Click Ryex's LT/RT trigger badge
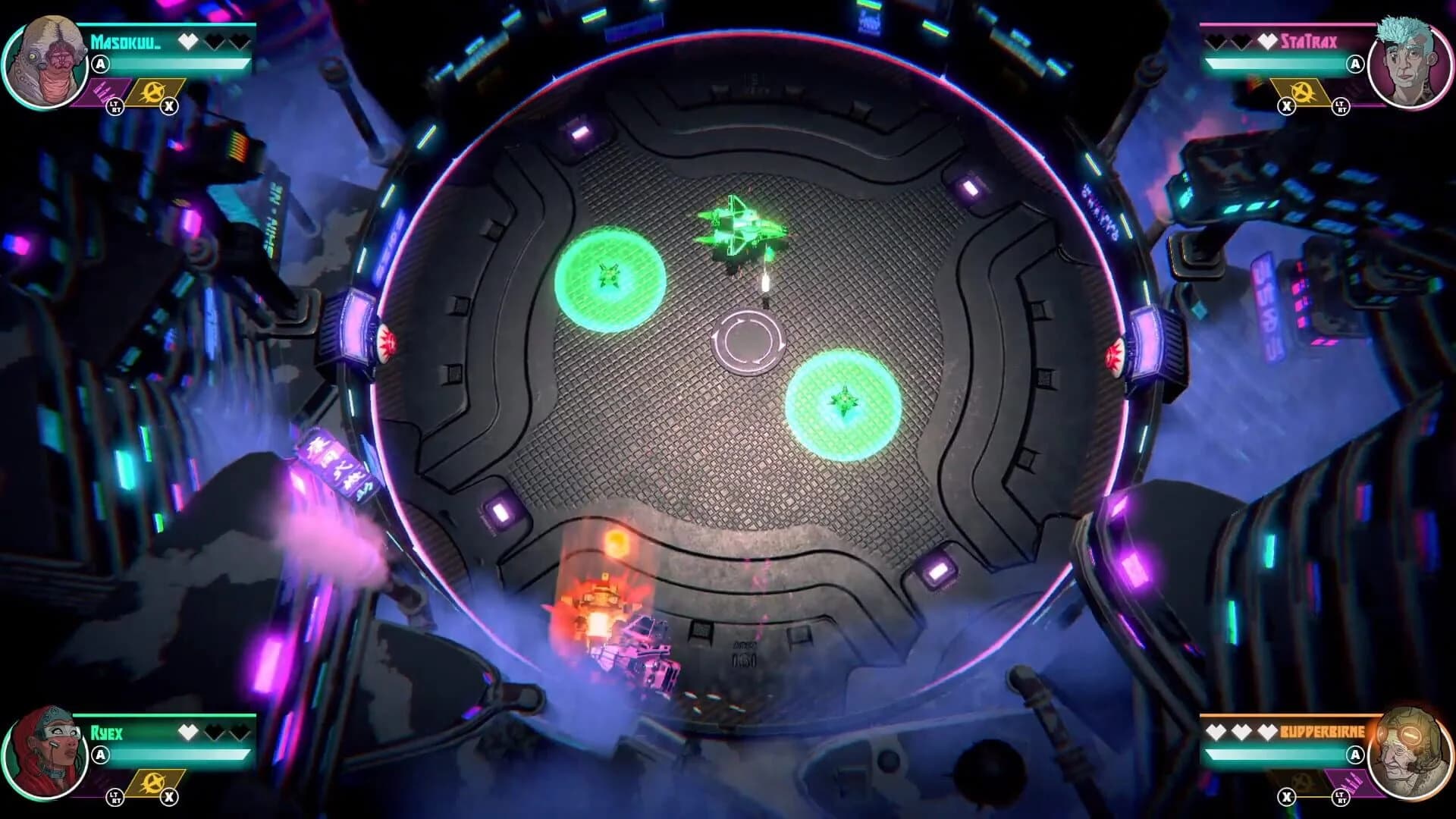 click(x=115, y=799)
